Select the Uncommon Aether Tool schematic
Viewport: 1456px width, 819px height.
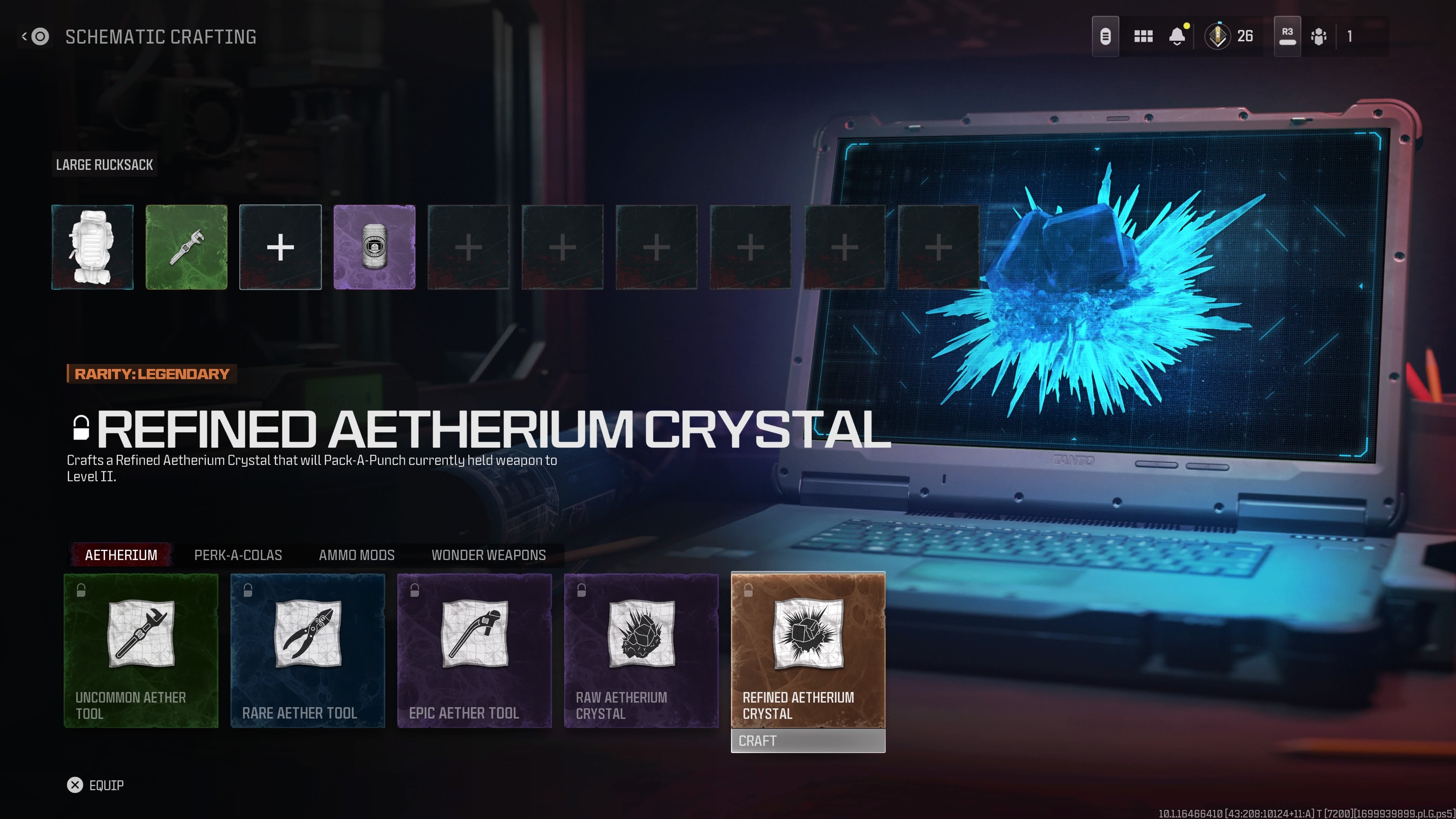(141, 650)
